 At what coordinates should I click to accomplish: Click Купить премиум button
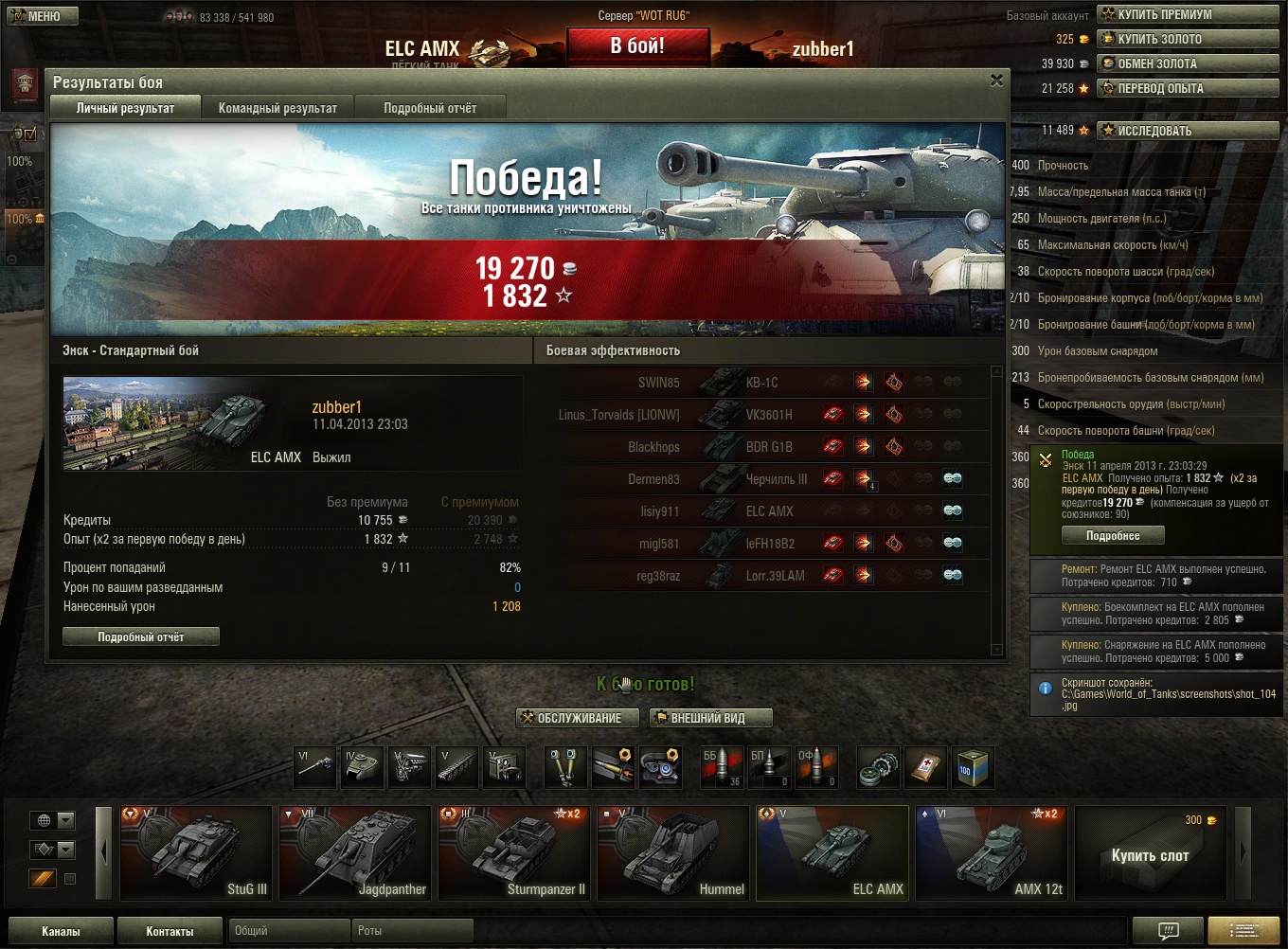(1164, 14)
